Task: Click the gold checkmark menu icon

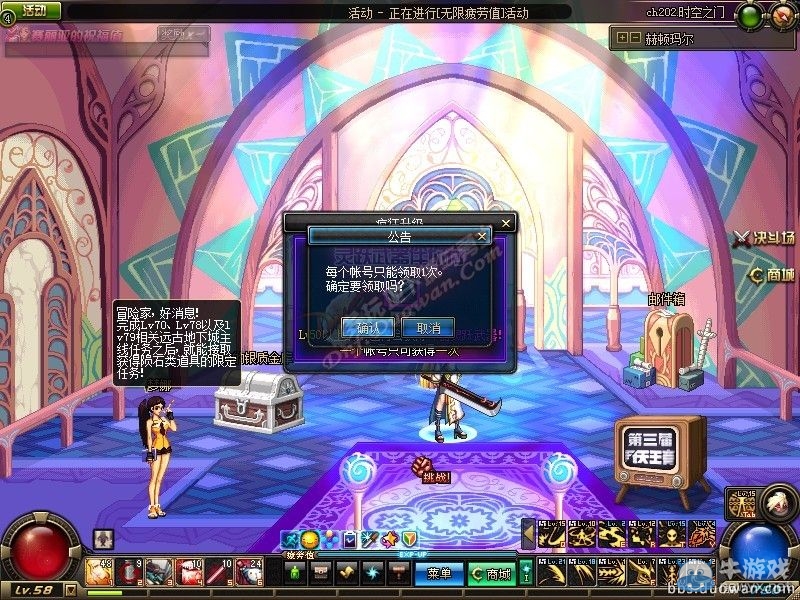Action: coord(346,573)
